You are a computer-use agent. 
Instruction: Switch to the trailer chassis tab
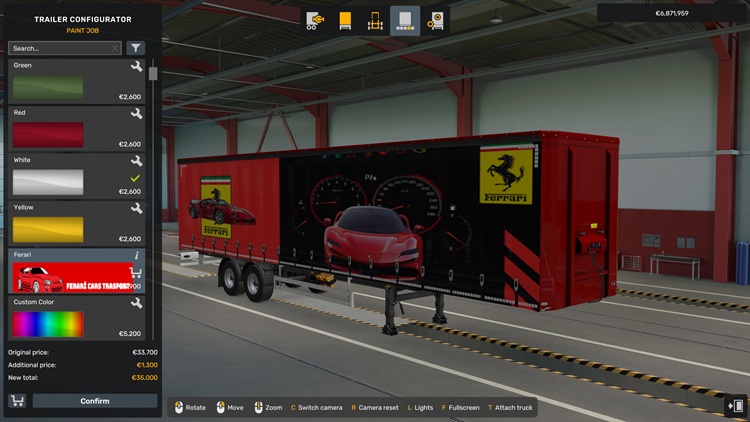[x=375, y=20]
